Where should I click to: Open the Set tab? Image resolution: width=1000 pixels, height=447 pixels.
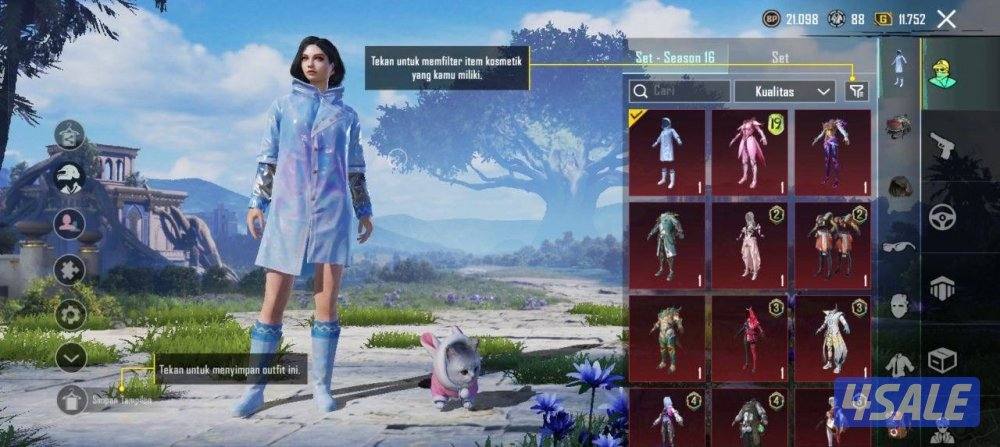click(x=780, y=57)
